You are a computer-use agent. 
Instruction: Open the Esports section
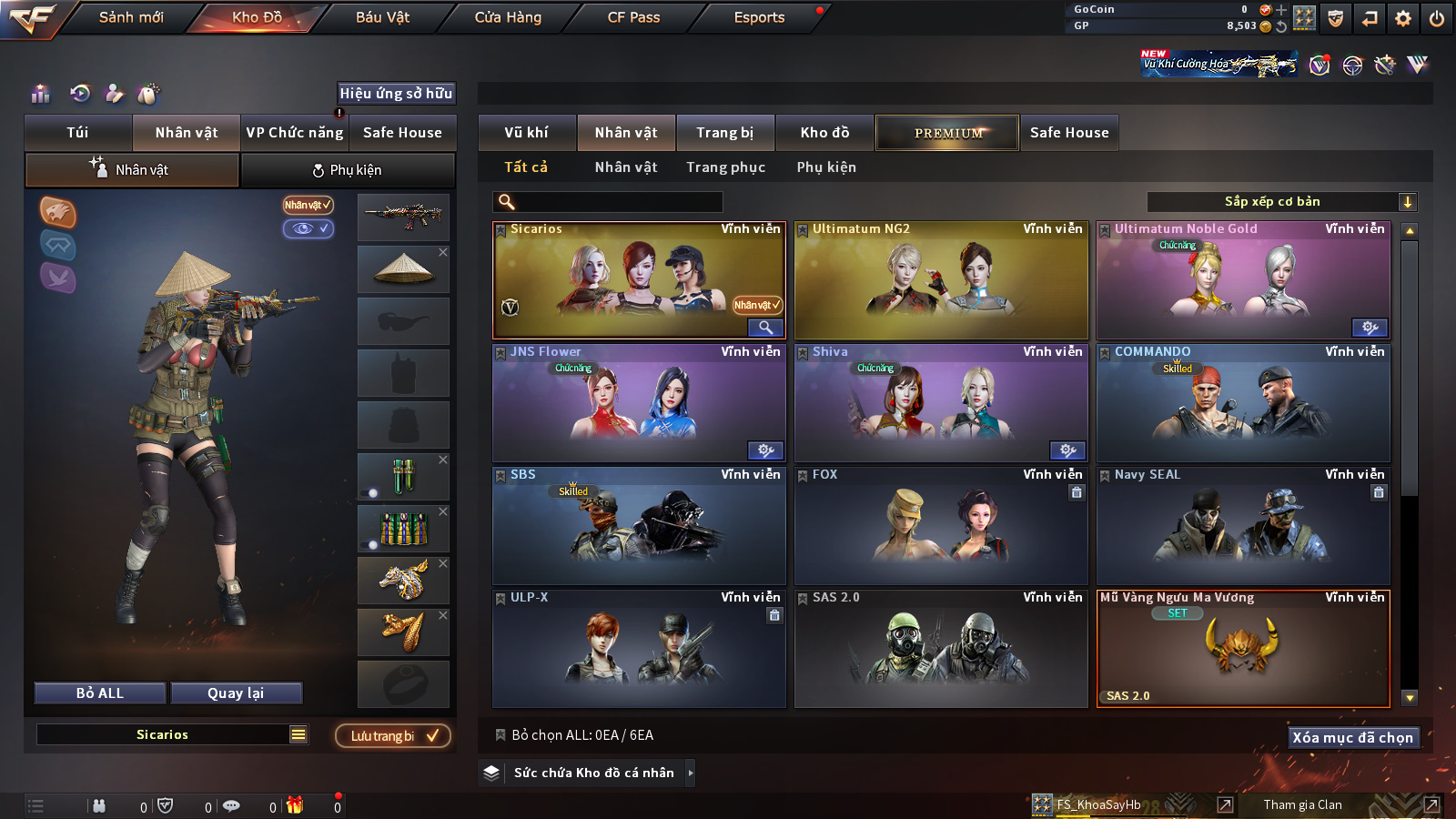point(759,17)
